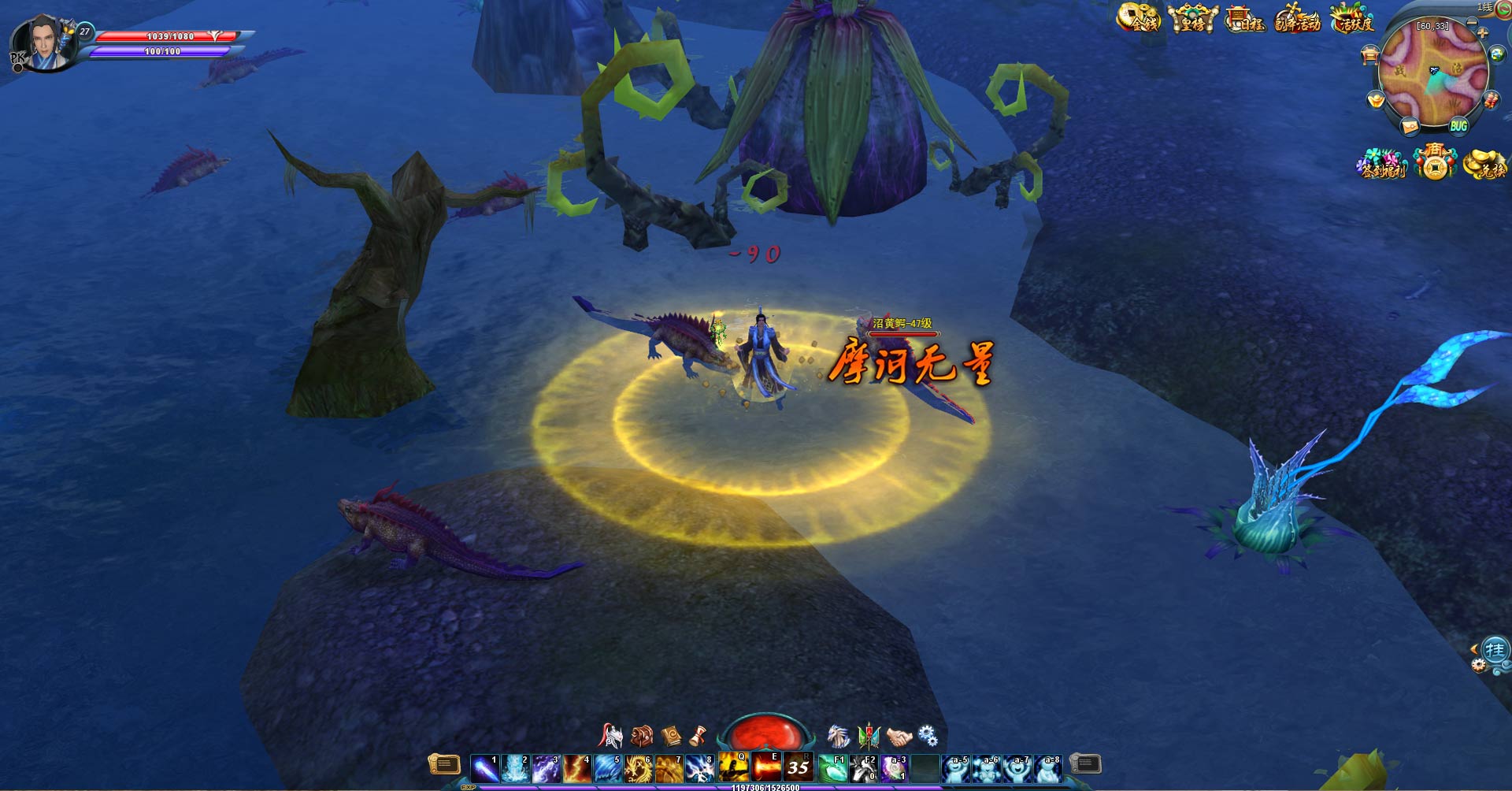Viewport: 1512px width, 791px height.
Task: Click the minimap's zoom-out minus button
Action: tap(1471, 22)
